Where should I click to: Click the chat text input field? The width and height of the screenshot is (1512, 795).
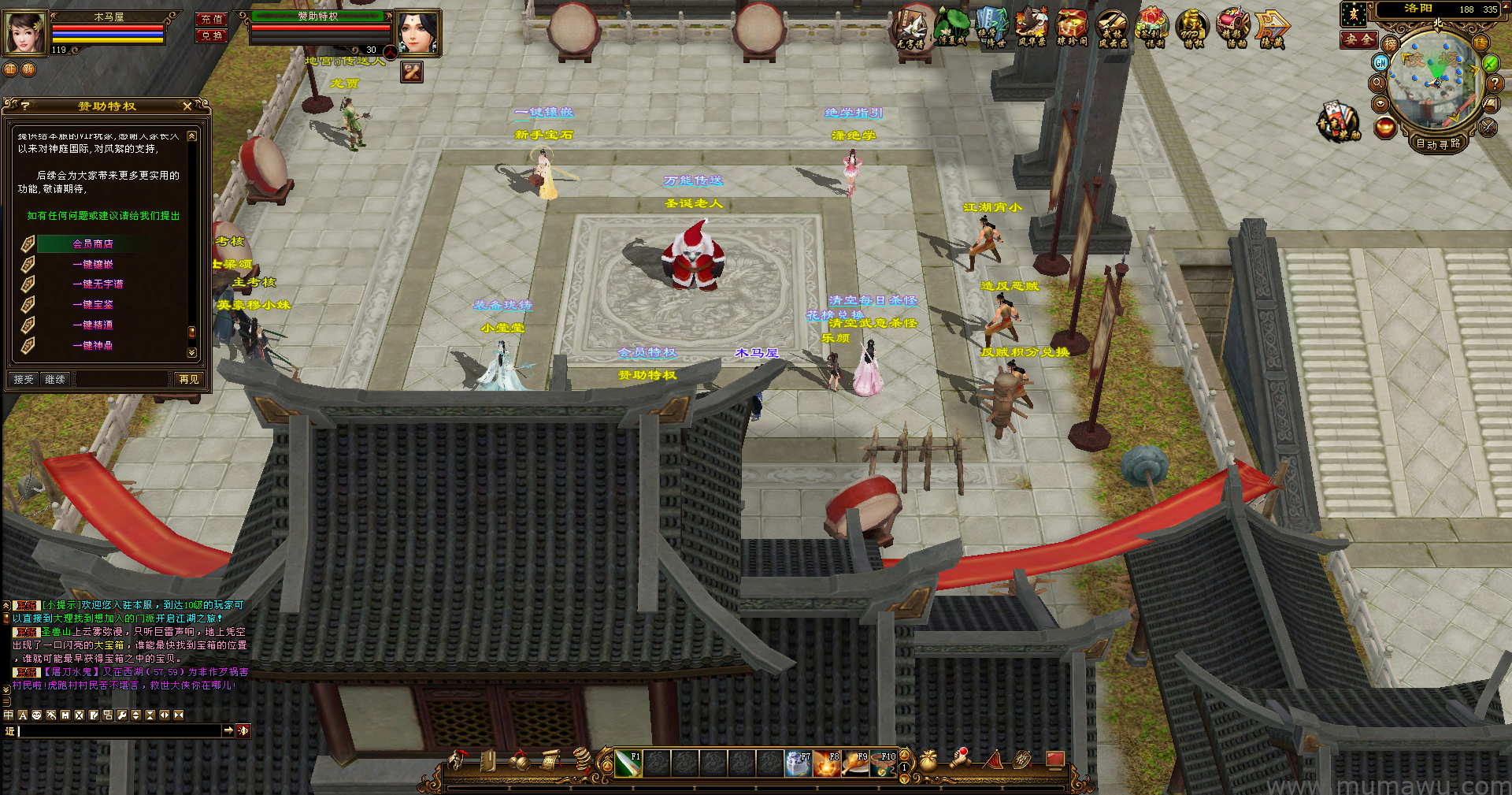(118, 731)
